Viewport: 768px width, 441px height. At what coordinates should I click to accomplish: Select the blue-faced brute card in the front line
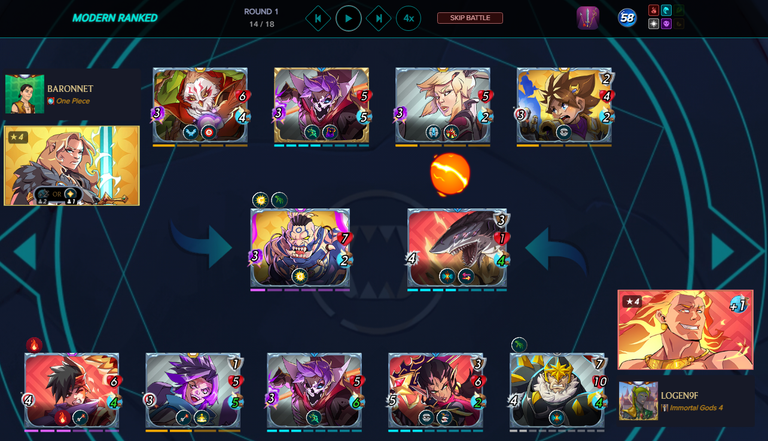click(x=300, y=250)
